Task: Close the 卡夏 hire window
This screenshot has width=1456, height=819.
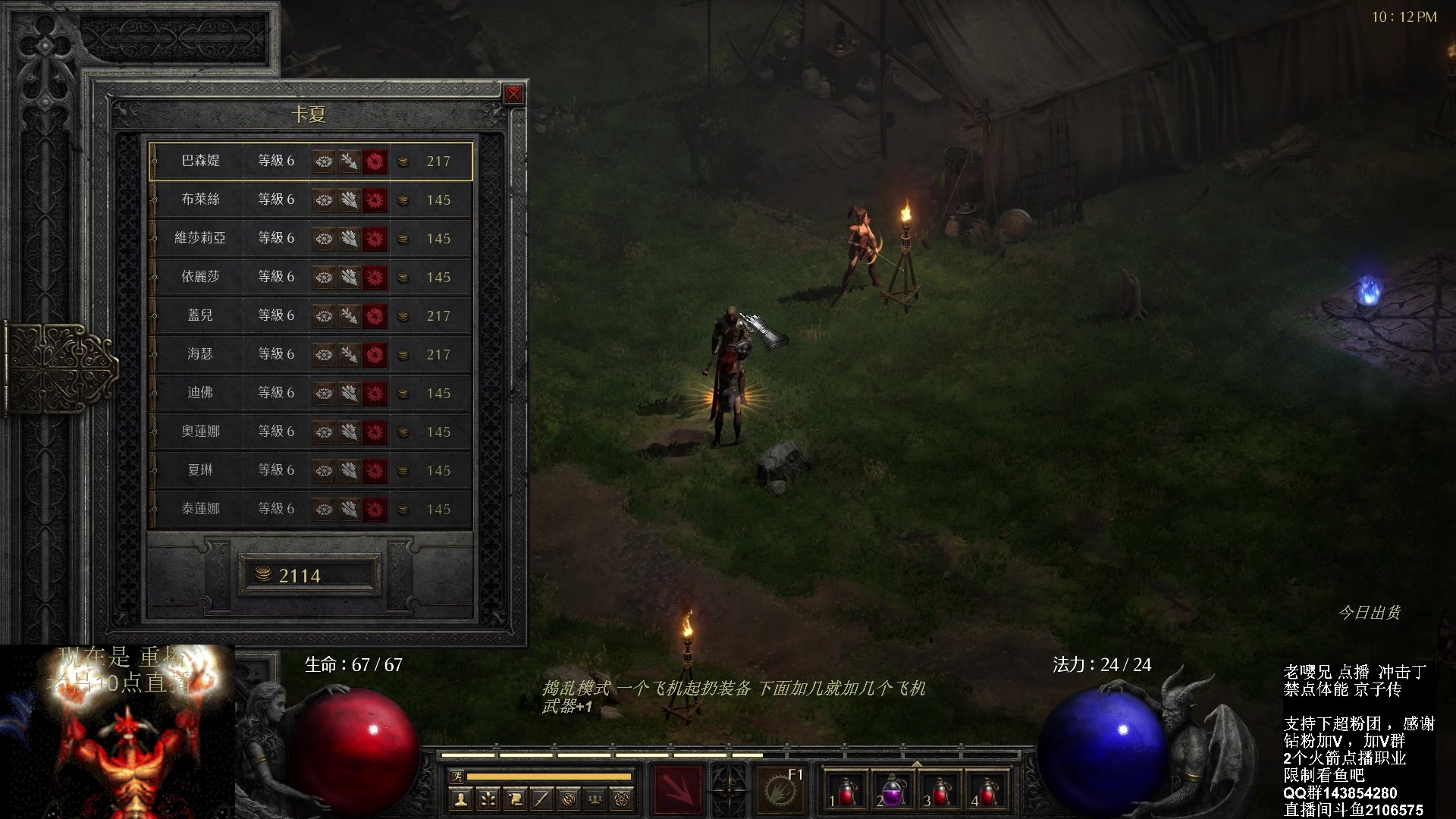Action: click(513, 94)
